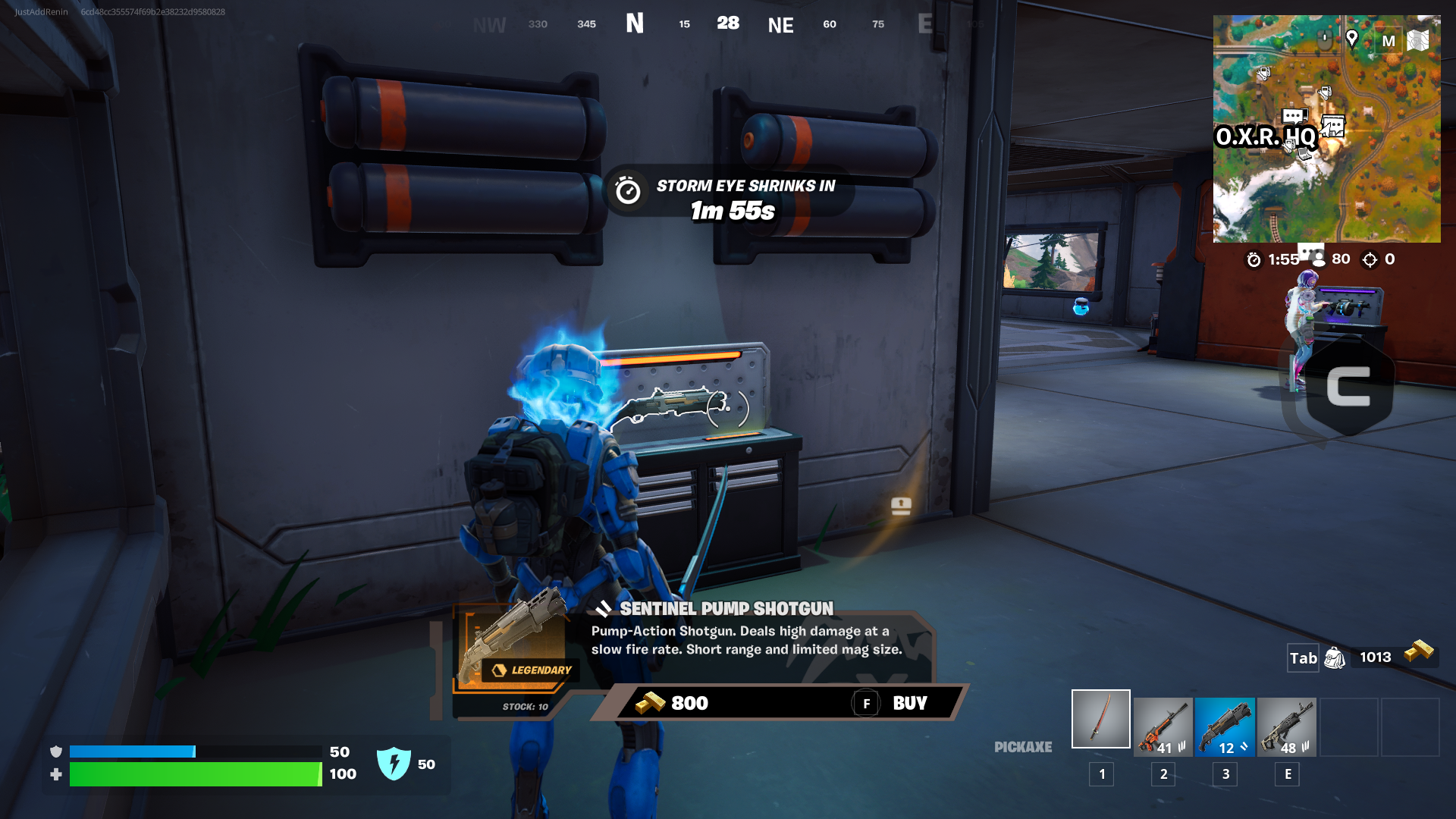
Task: Click the stopwatch icon next to 1:55
Action: point(1254,259)
